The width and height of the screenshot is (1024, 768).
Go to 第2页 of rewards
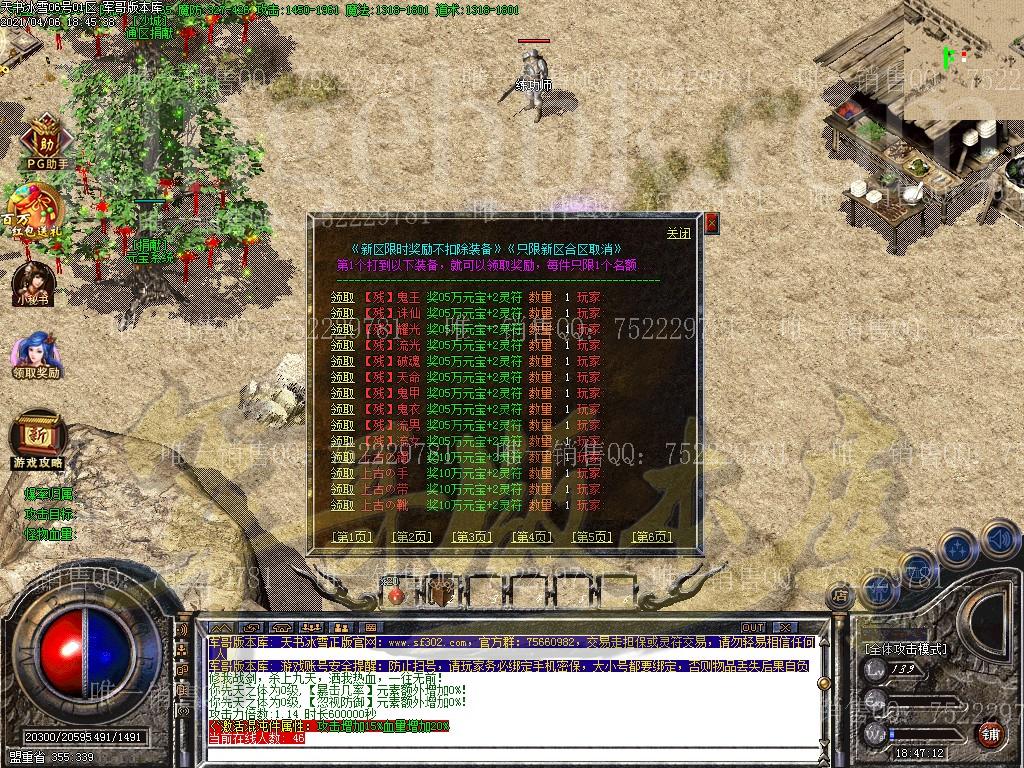[411, 537]
